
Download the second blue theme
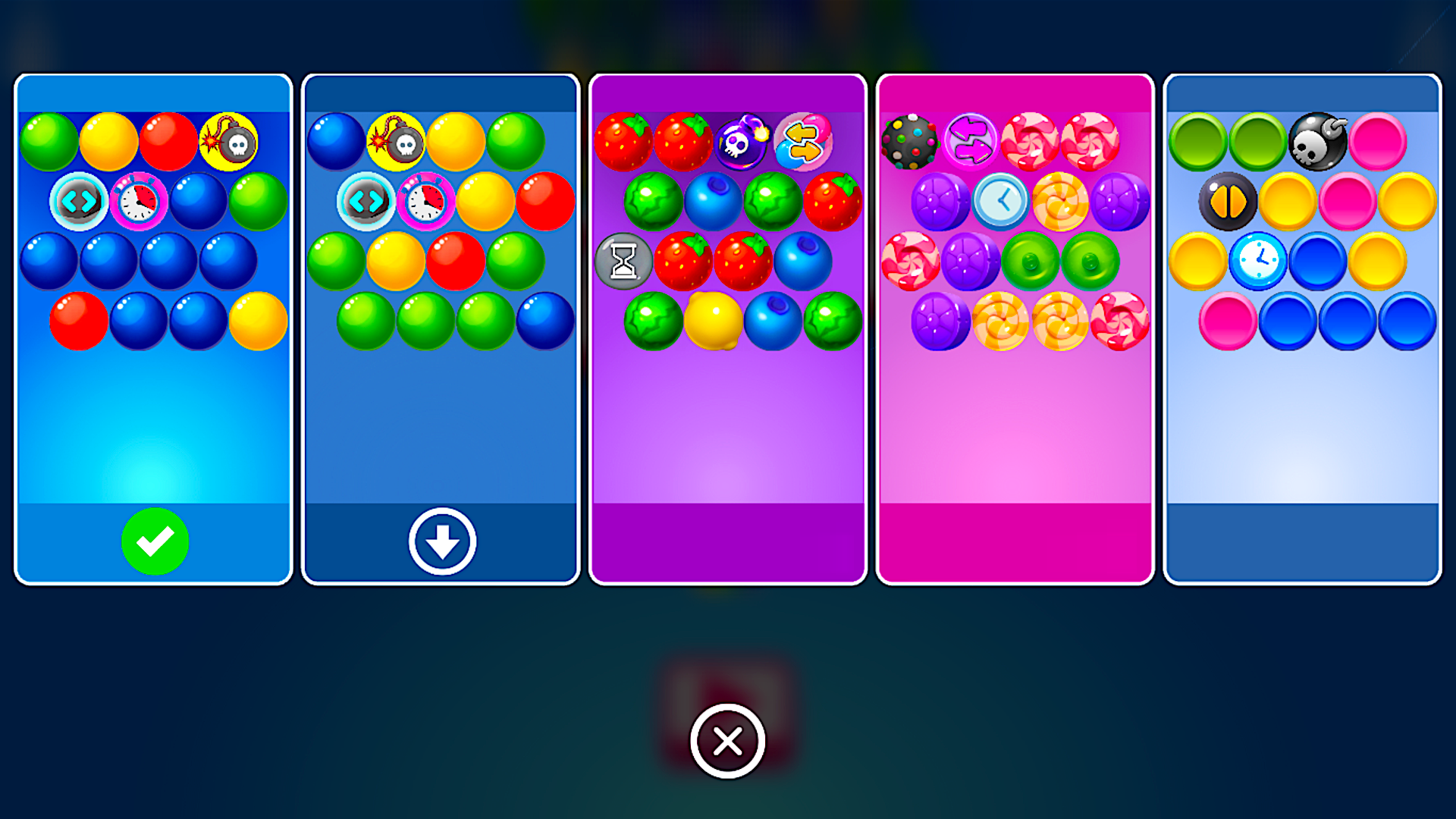pos(440,541)
